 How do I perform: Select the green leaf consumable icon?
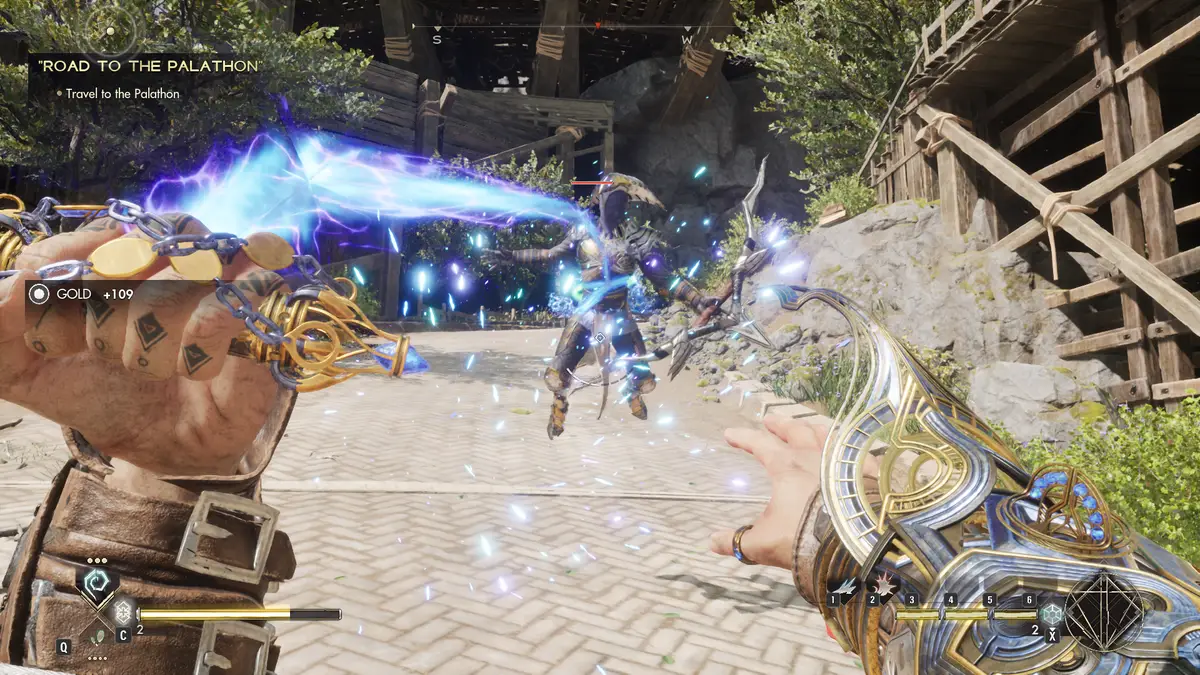[97, 634]
